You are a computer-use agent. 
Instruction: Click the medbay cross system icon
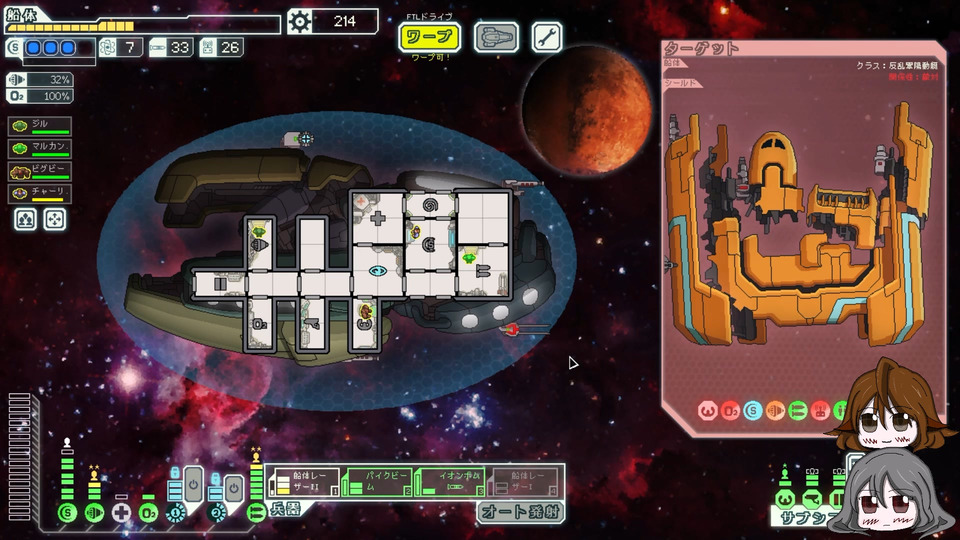coord(121,513)
